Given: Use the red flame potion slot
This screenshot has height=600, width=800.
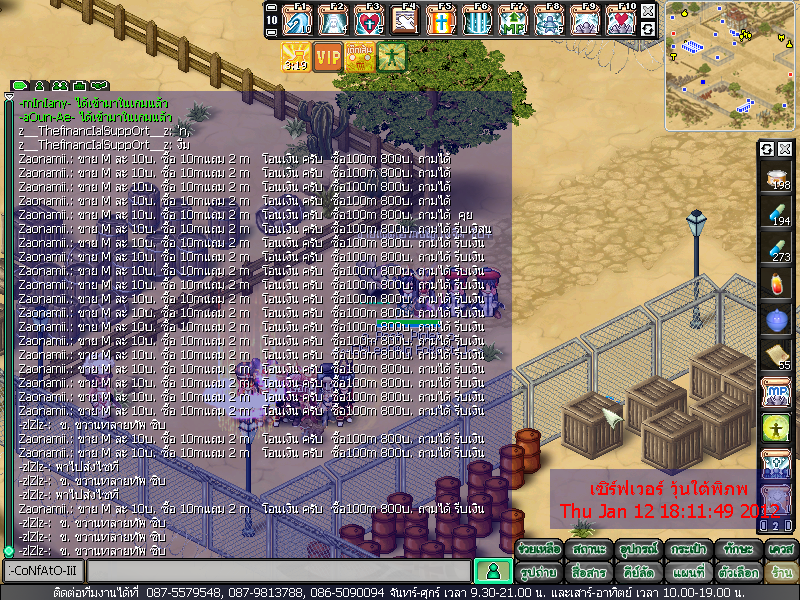Looking at the screenshot, I should coord(776,283).
